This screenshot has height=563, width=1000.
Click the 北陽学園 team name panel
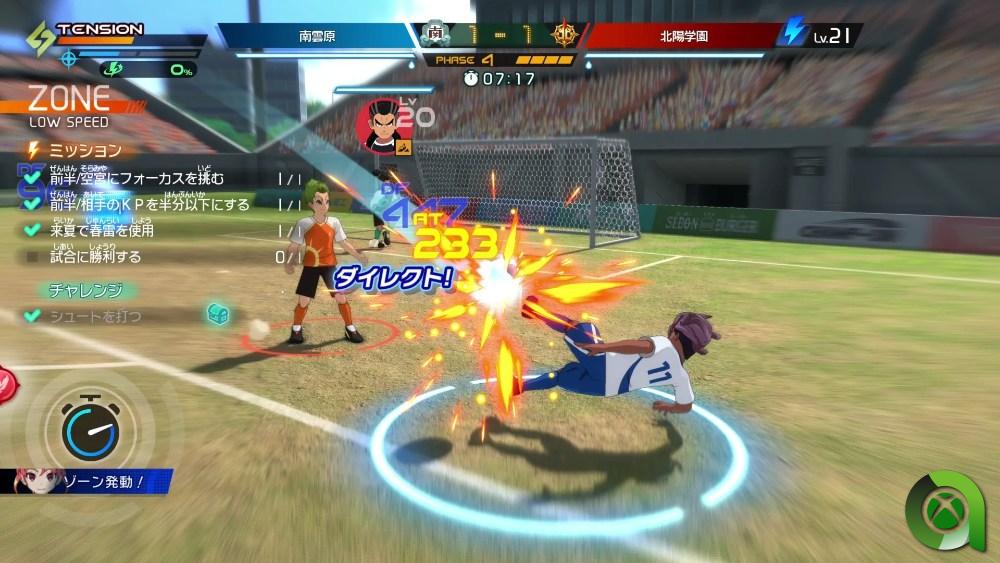pos(683,36)
